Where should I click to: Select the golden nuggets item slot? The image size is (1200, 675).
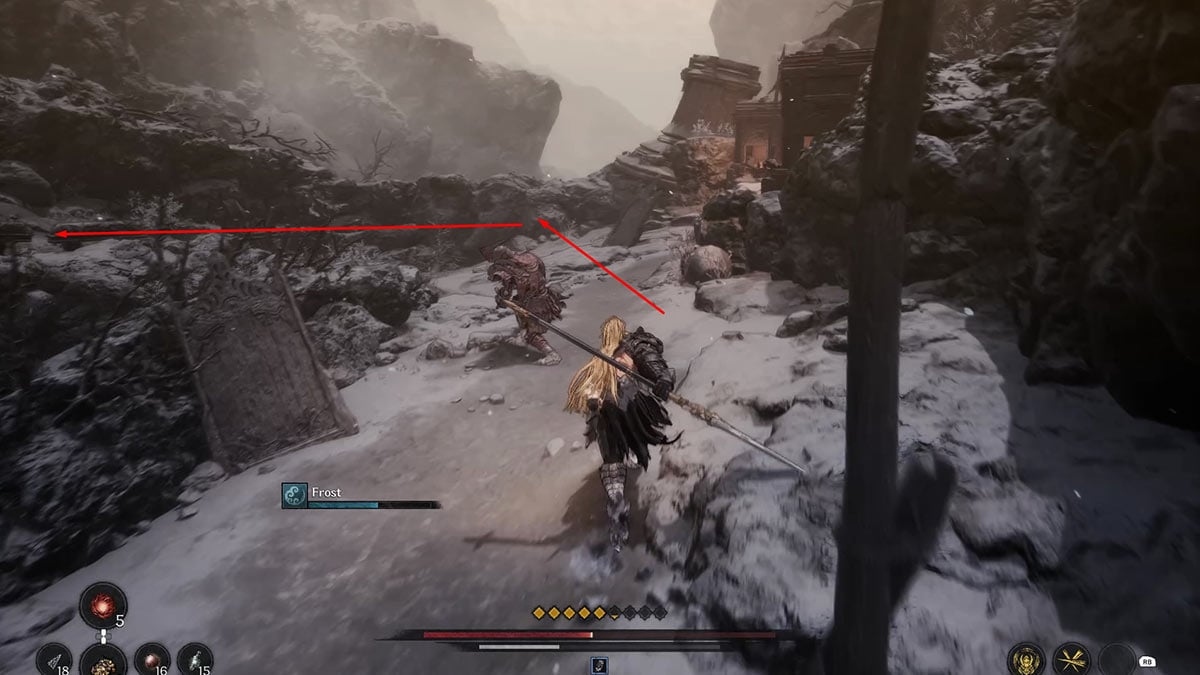point(103,660)
